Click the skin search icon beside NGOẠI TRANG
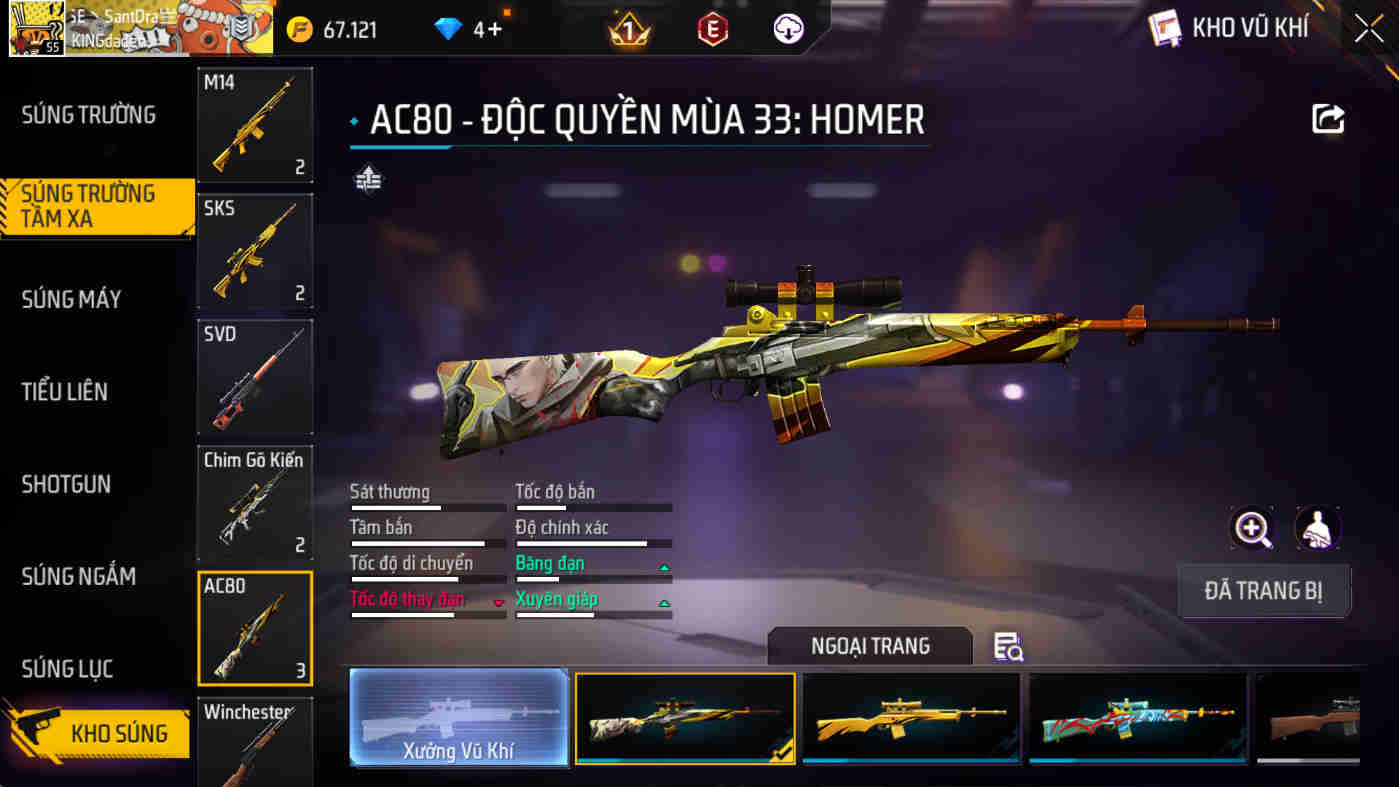The image size is (1399, 787). click(x=1009, y=648)
